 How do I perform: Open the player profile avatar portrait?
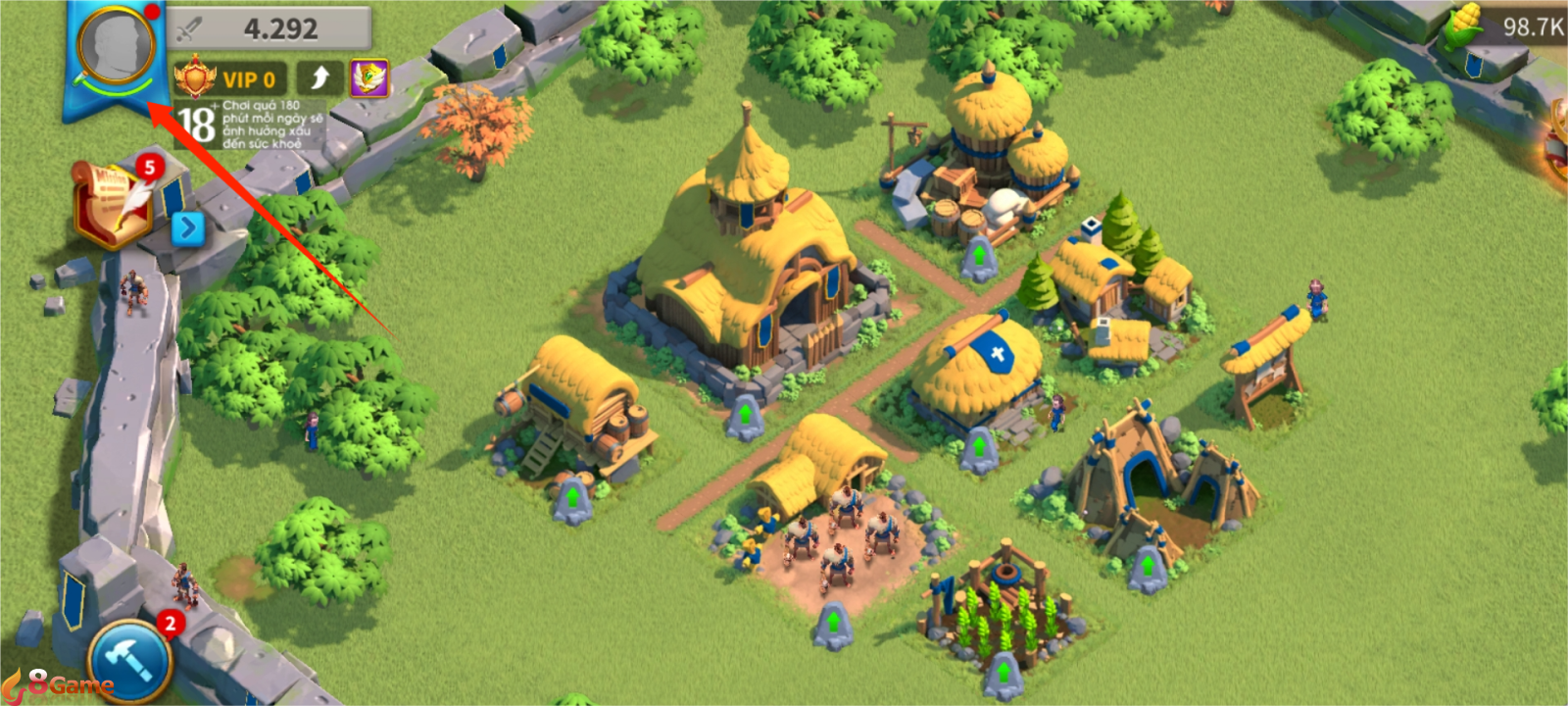pos(117,46)
